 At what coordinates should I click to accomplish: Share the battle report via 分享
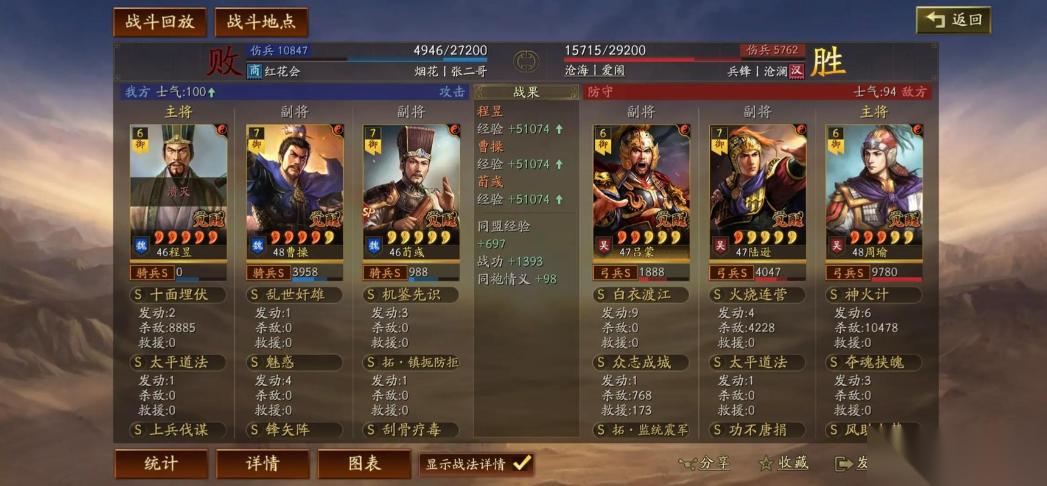pyautogui.click(x=705, y=464)
